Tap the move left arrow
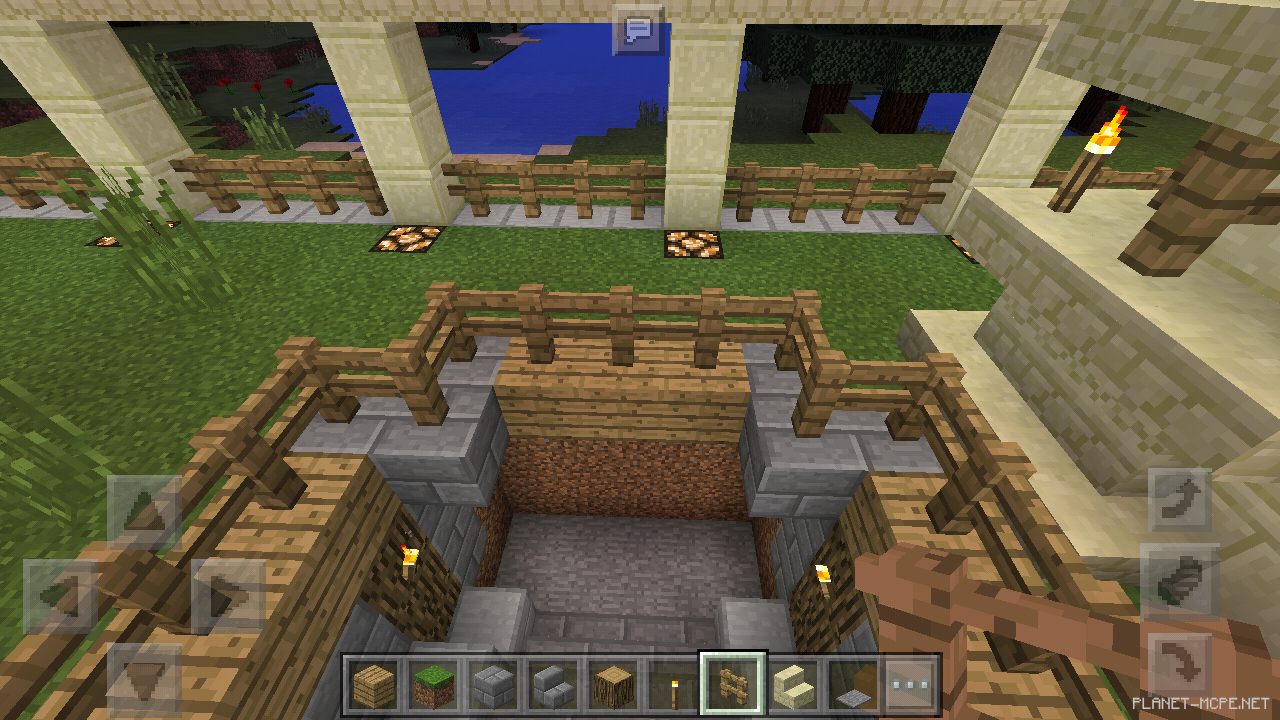This screenshot has width=1280, height=720. (x=60, y=596)
